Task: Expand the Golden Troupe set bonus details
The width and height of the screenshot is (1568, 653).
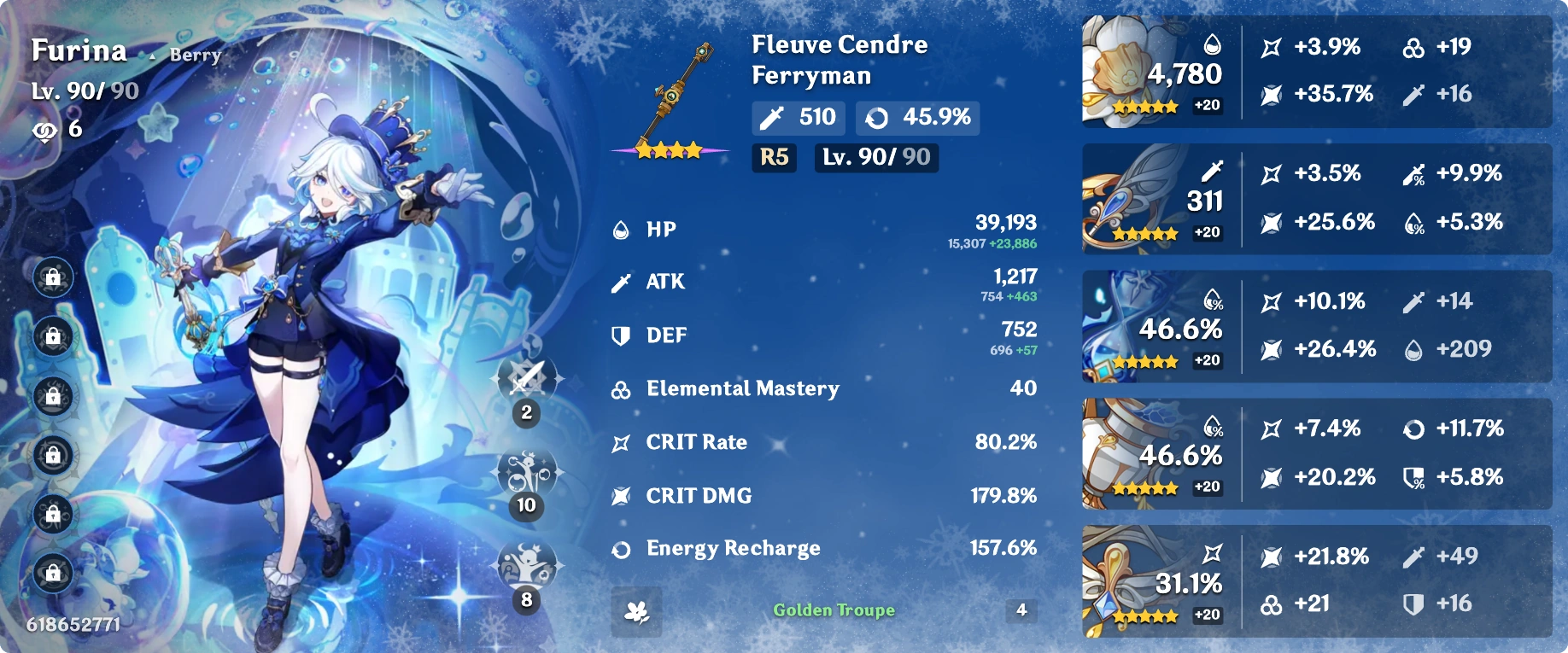Action: tap(833, 610)
